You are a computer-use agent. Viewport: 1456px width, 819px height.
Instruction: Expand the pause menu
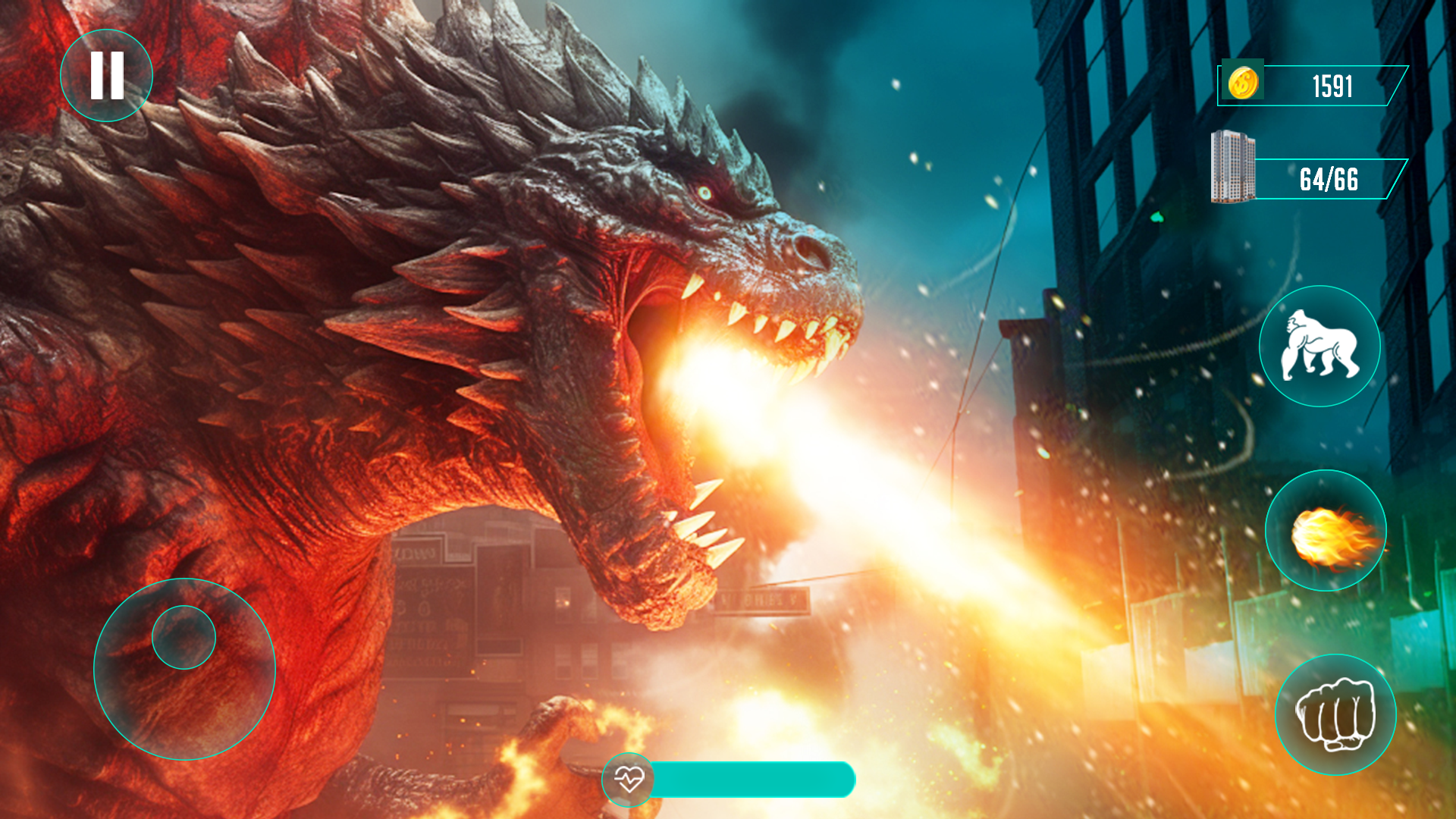(107, 75)
